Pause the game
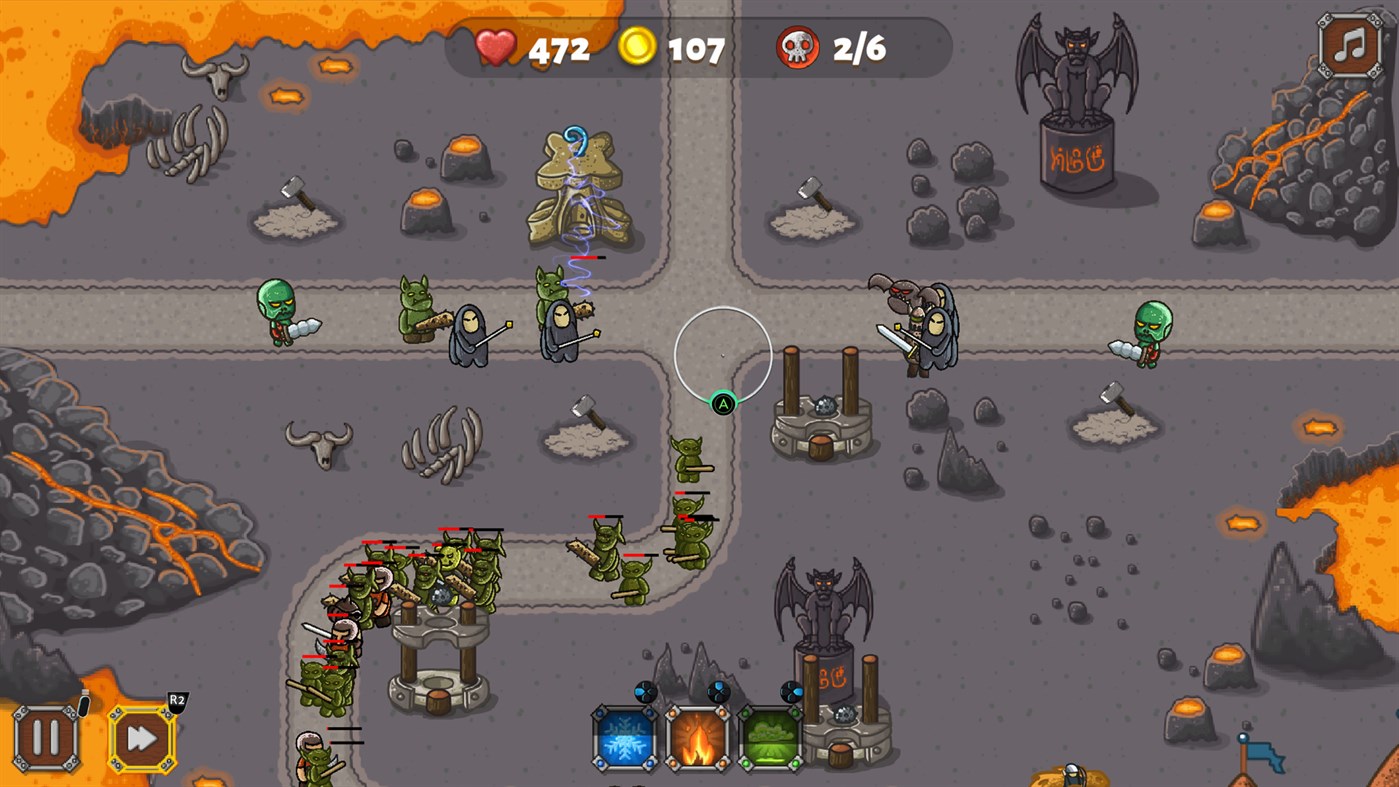Image resolution: width=1399 pixels, height=787 pixels. click(44, 740)
